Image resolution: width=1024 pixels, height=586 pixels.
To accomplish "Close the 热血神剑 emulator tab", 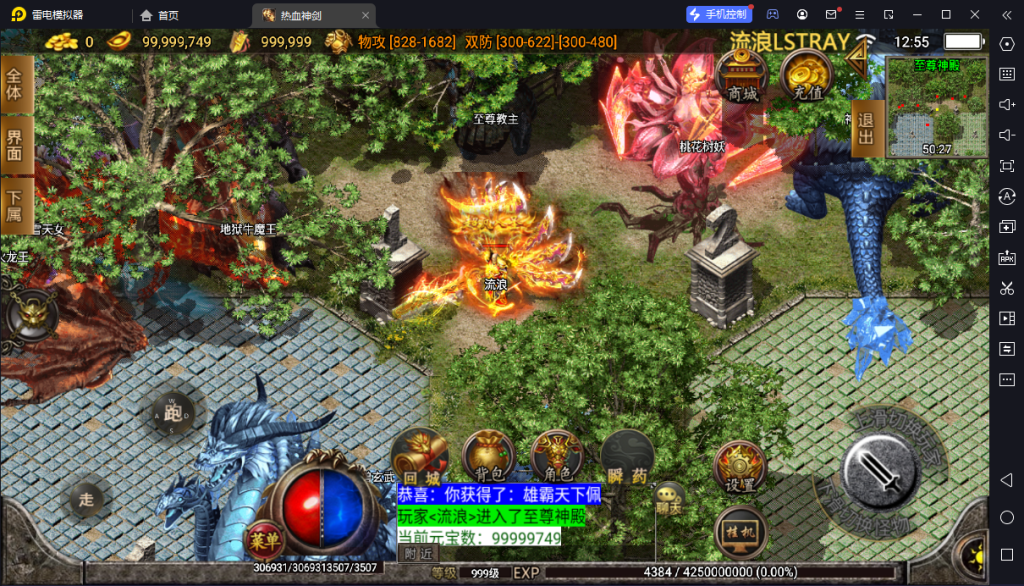I will point(366,15).
